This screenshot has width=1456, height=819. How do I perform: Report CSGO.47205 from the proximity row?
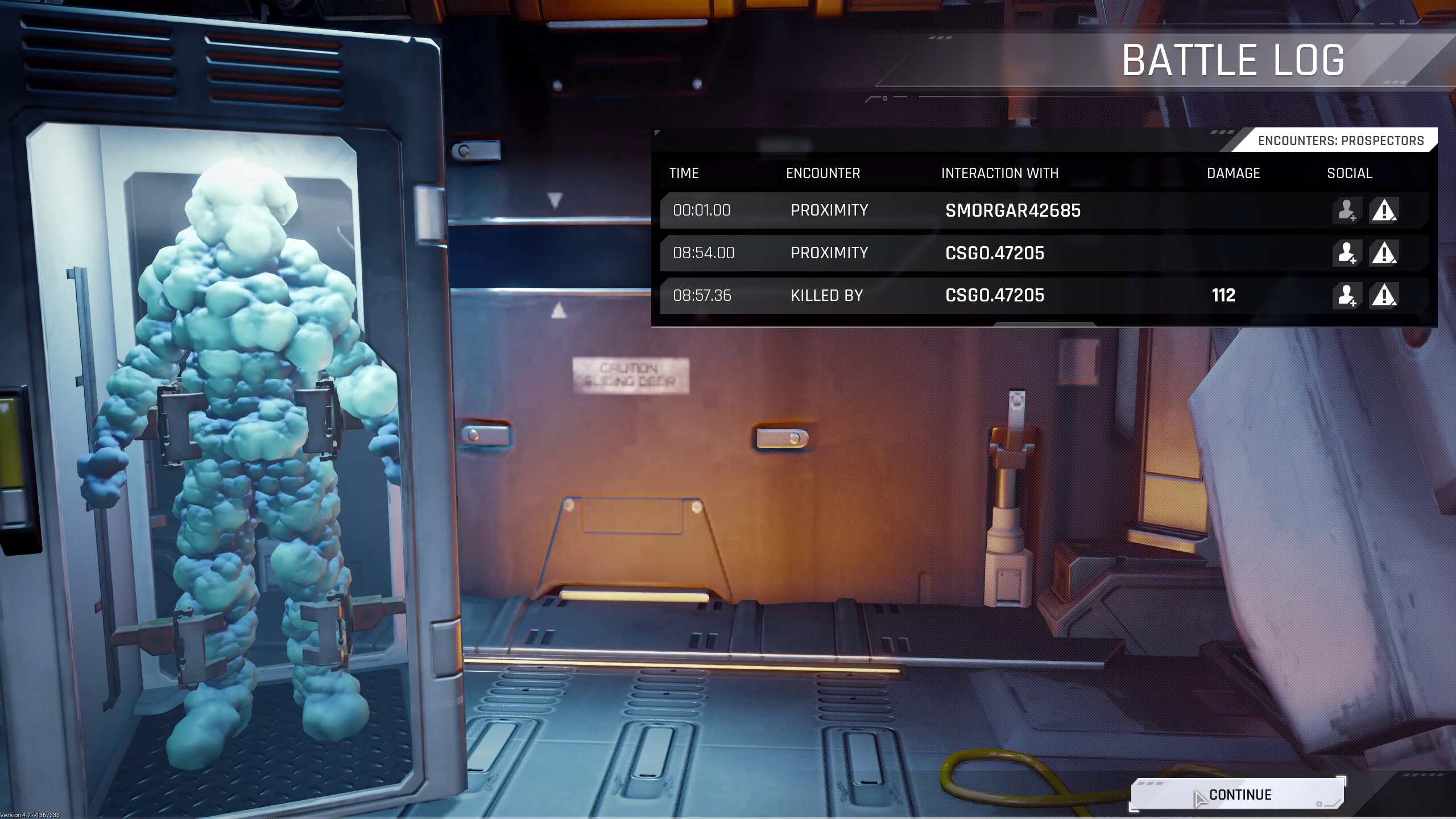(1383, 253)
